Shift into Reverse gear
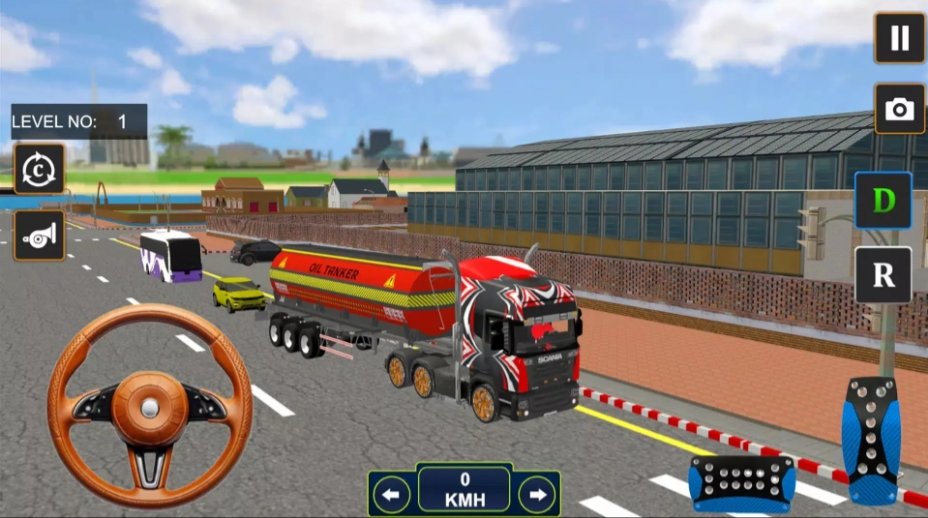The image size is (928, 518). [x=883, y=275]
